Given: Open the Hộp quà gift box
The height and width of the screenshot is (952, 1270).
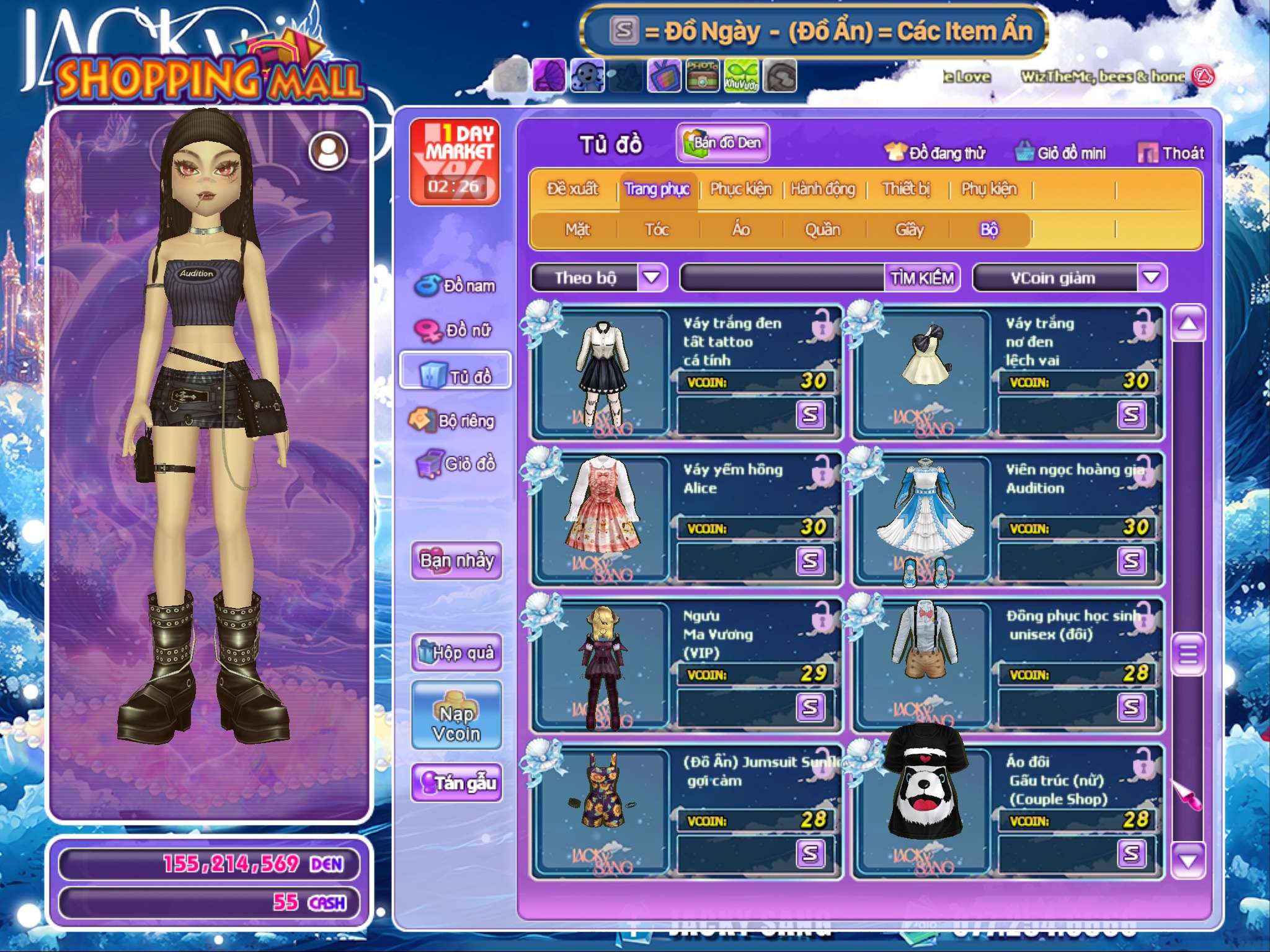Looking at the screenshot, I should click(456, 652).
